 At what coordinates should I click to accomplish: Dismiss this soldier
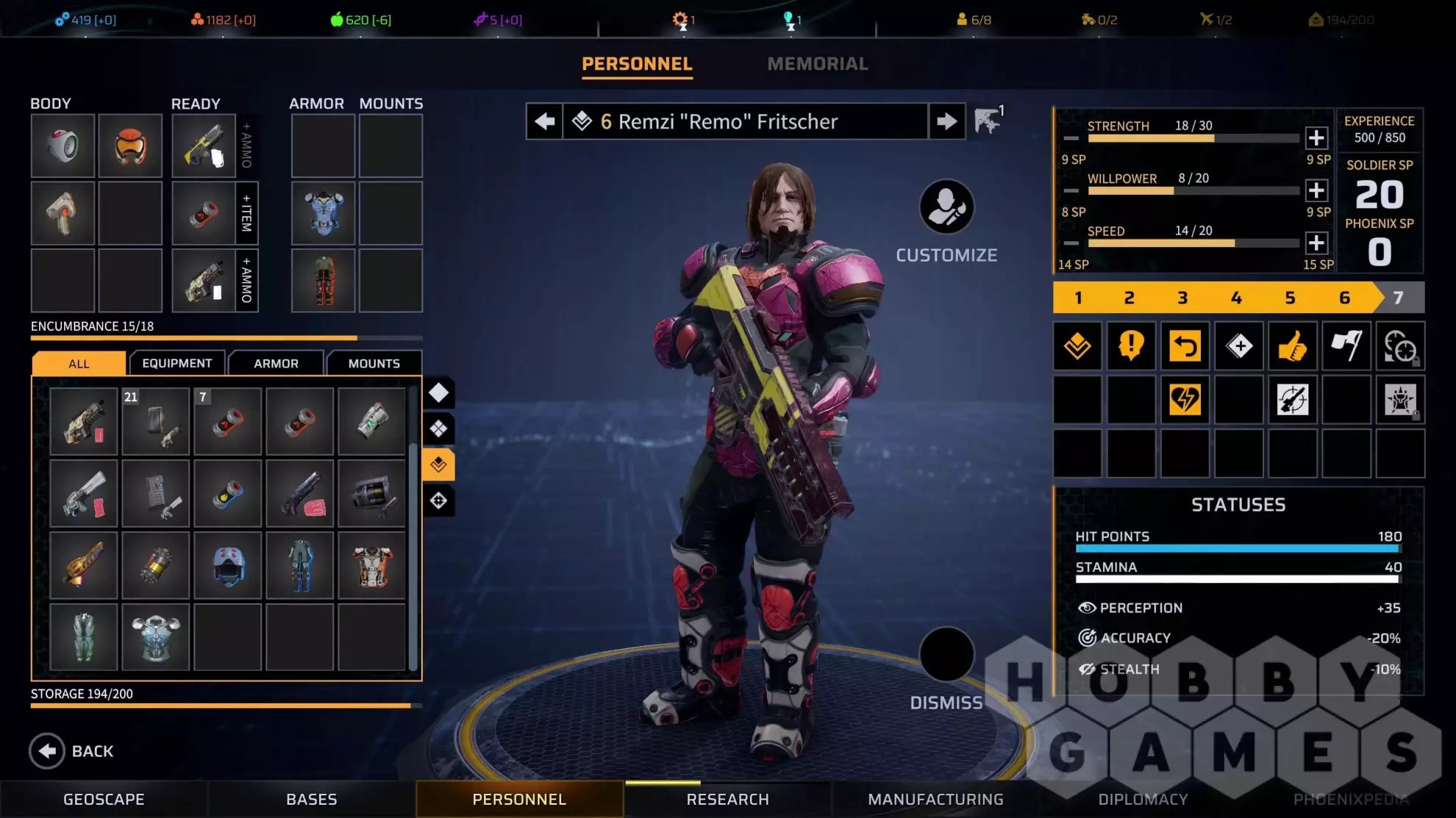click(946, 655)
